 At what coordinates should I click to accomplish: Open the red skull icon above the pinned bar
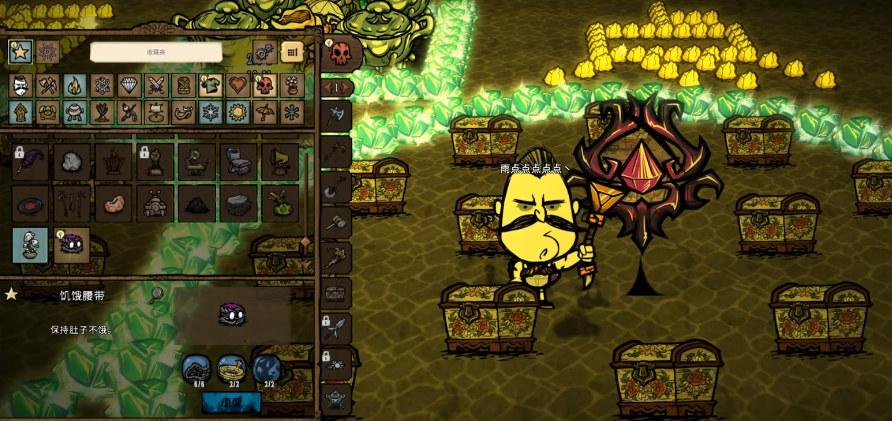[x=340, y=53]
